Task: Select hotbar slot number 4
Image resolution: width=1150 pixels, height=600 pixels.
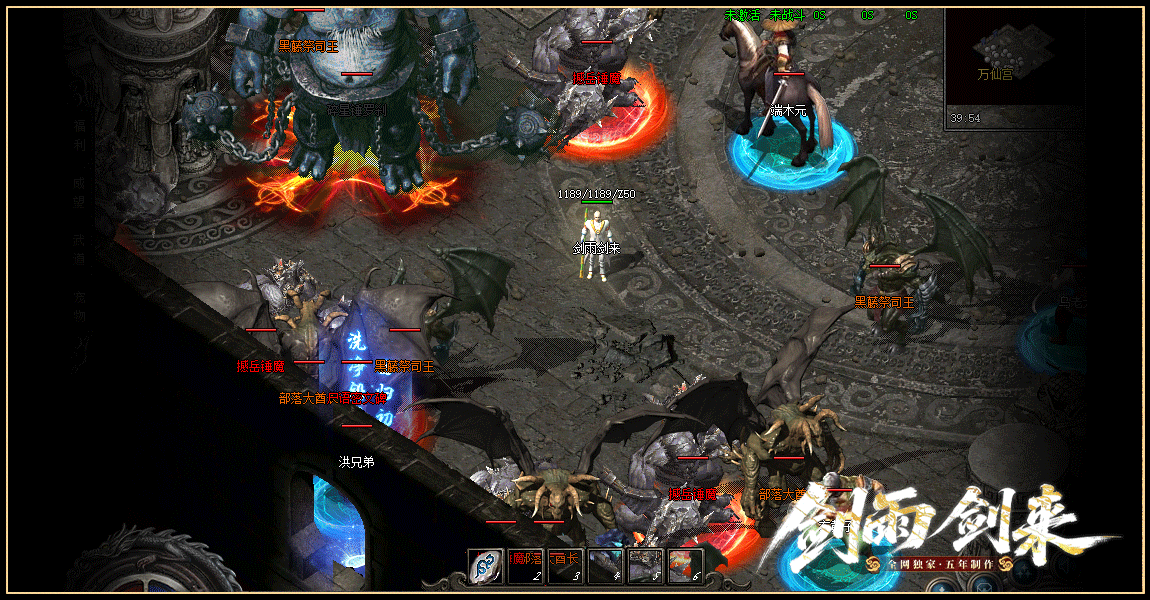Action: (x=606, y=566)
